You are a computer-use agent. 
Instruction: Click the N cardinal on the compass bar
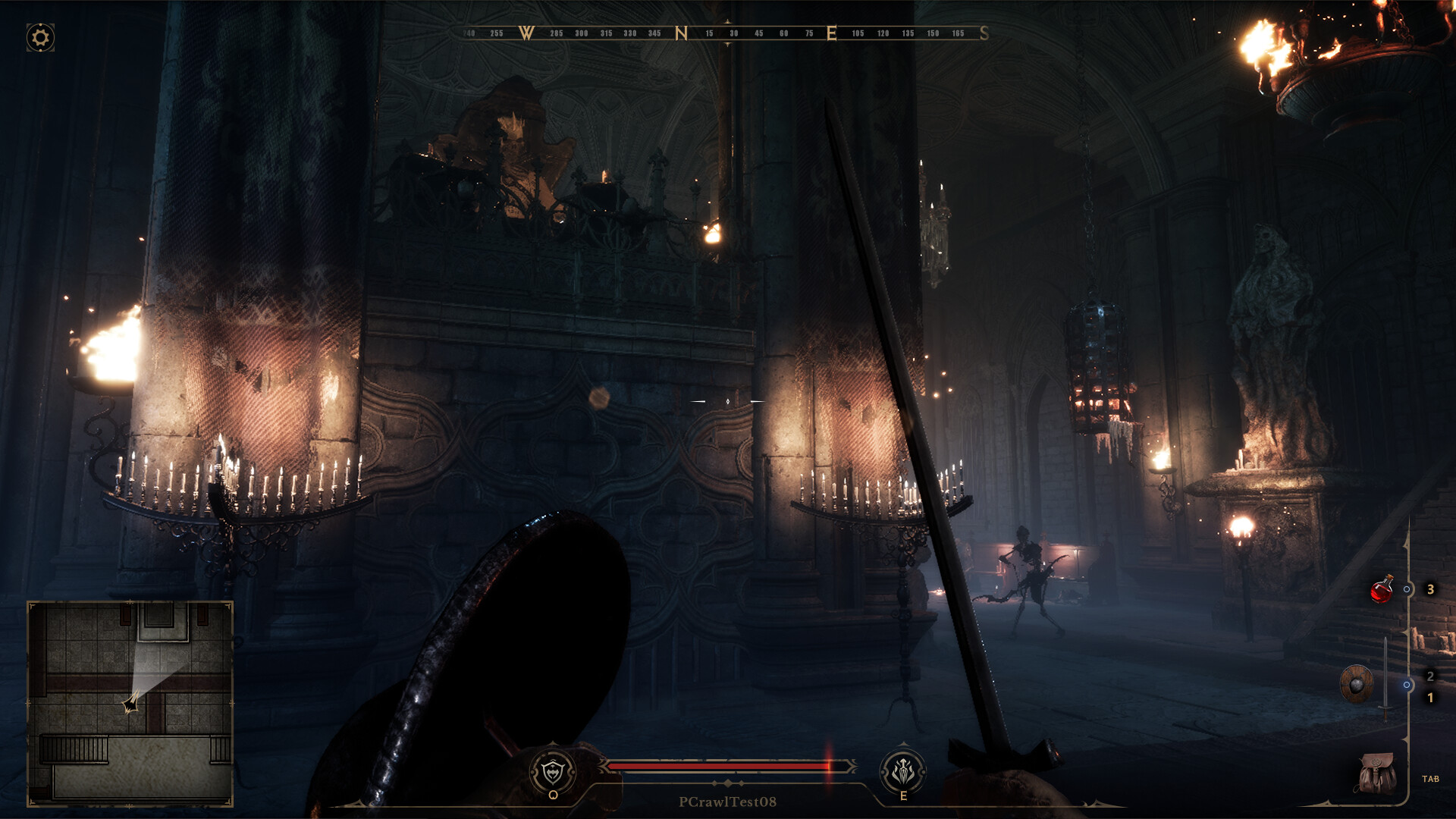pos(680,33)
